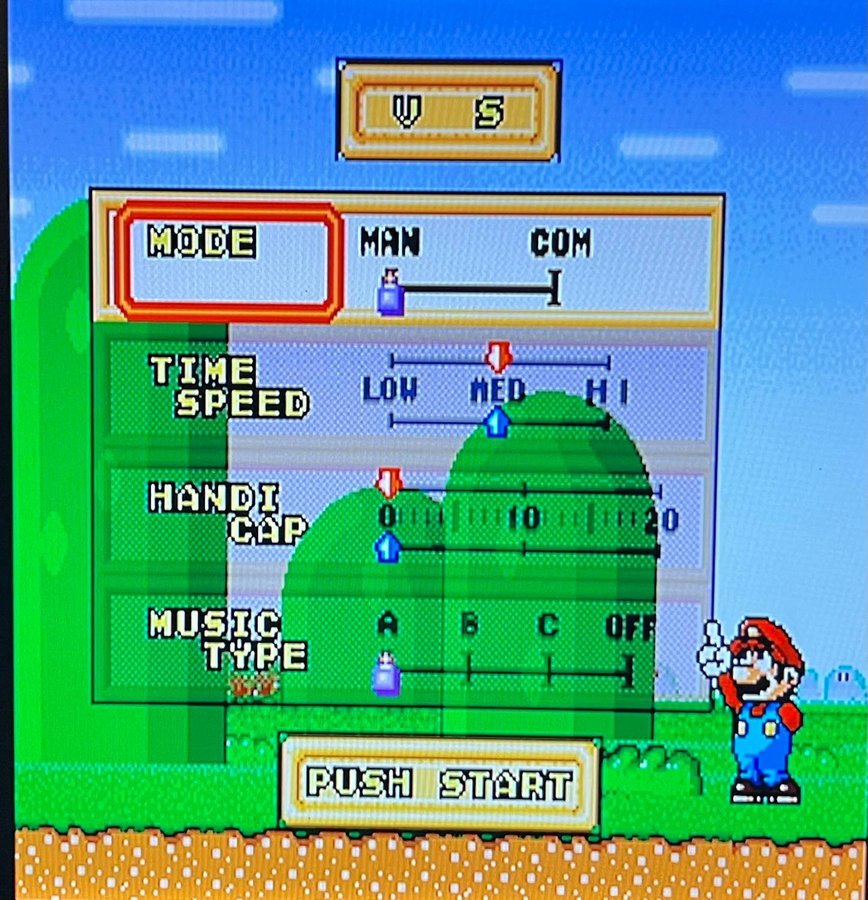The image size is (868, 900).
Task: Set mode to MAN option
Action: [390, 243]
